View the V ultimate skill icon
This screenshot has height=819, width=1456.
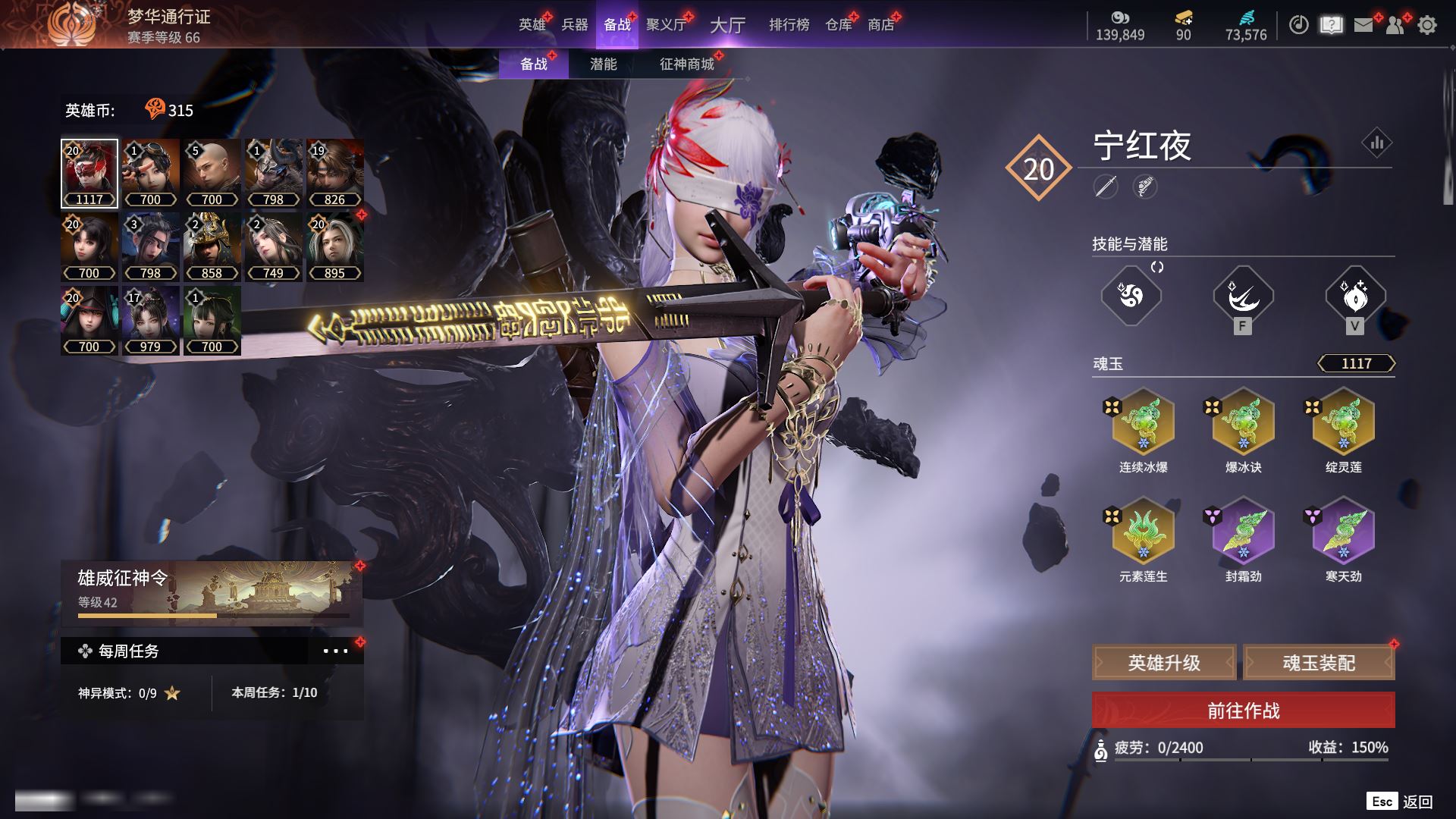tap(1355, 296)
